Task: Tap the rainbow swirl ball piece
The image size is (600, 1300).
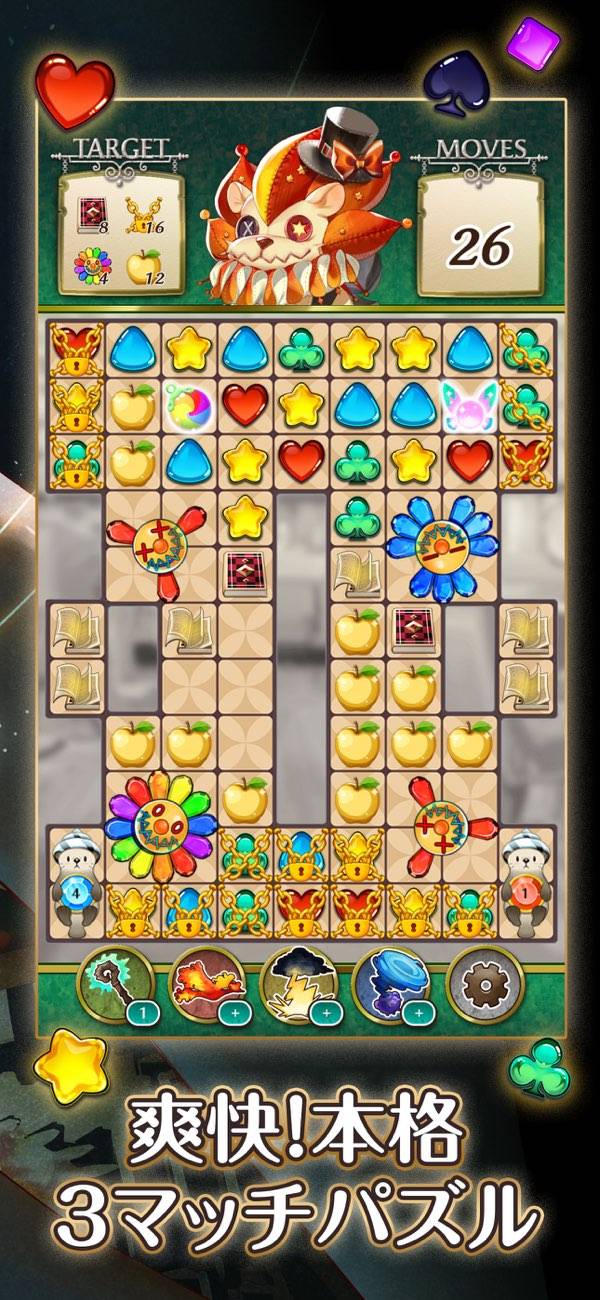Action: pos(189,406)
